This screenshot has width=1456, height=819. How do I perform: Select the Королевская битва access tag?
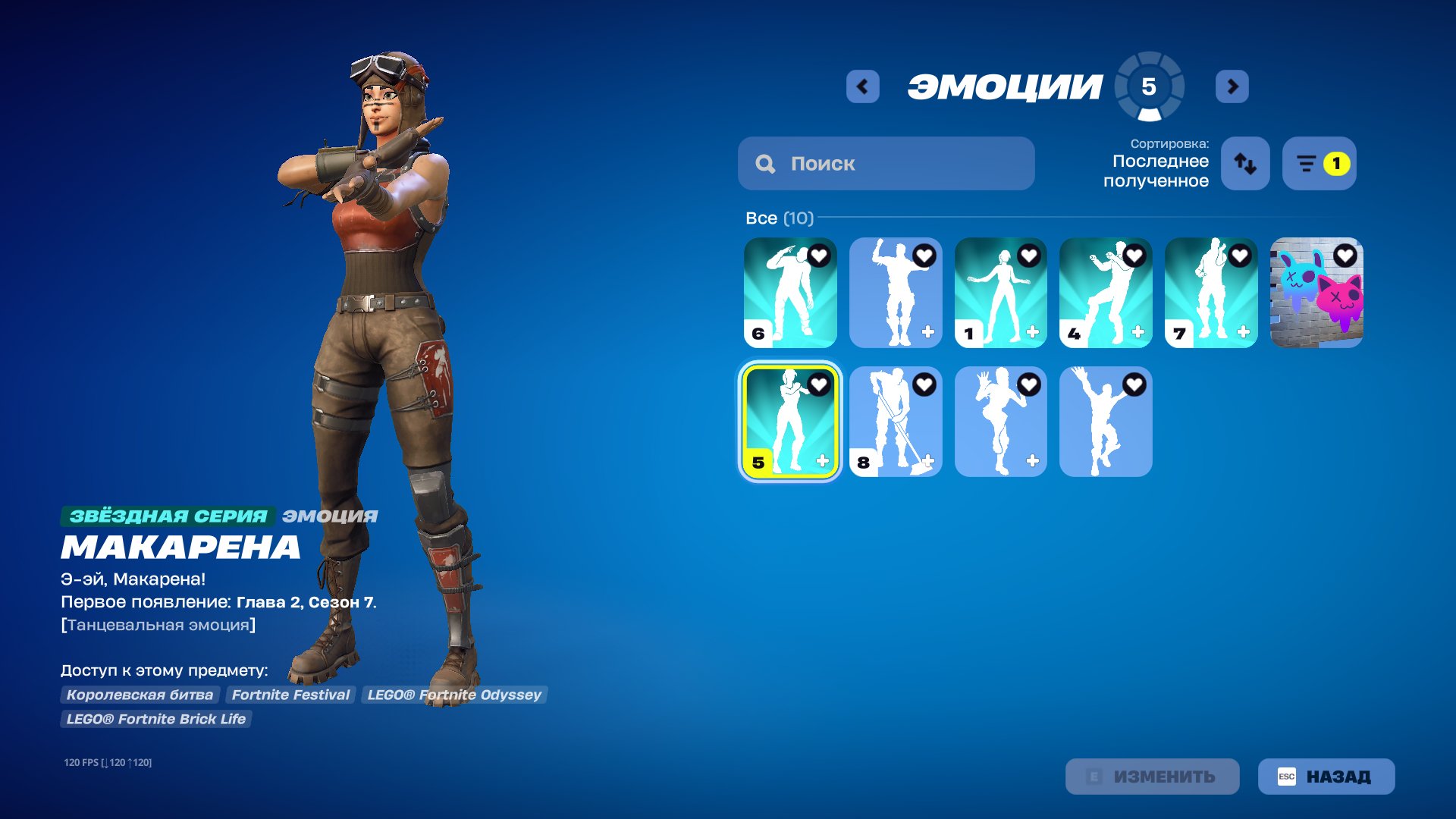point(140,695)
